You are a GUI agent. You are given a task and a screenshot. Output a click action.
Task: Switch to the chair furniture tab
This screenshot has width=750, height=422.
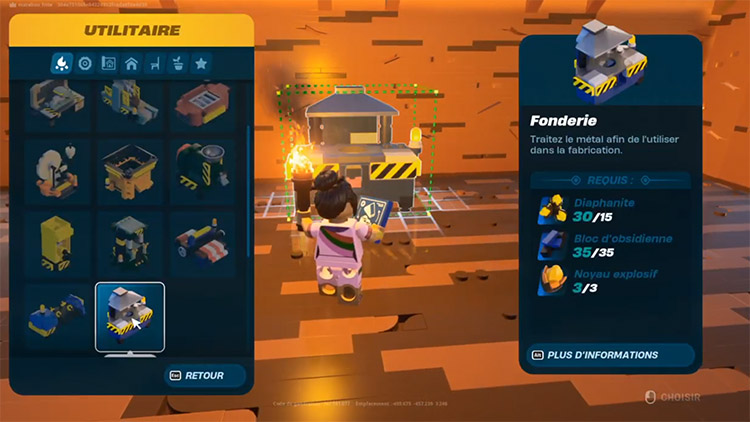click(x=155, y=63)
